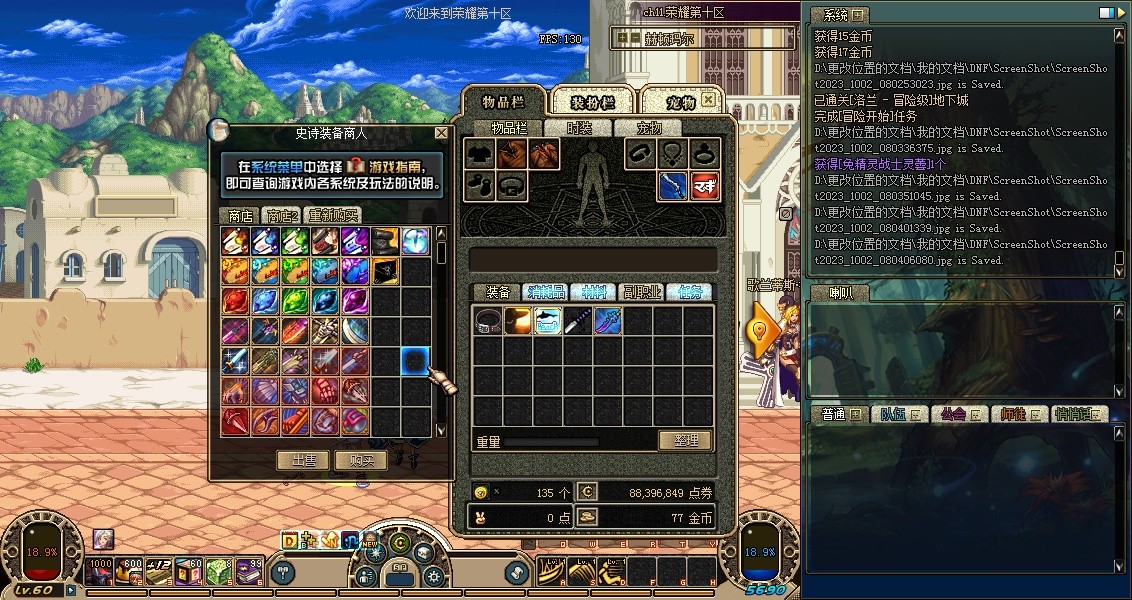Viewport: 1132px width, 600px height.
Task: Open the 重新购买 buyback tab
Action: (333, 215)
